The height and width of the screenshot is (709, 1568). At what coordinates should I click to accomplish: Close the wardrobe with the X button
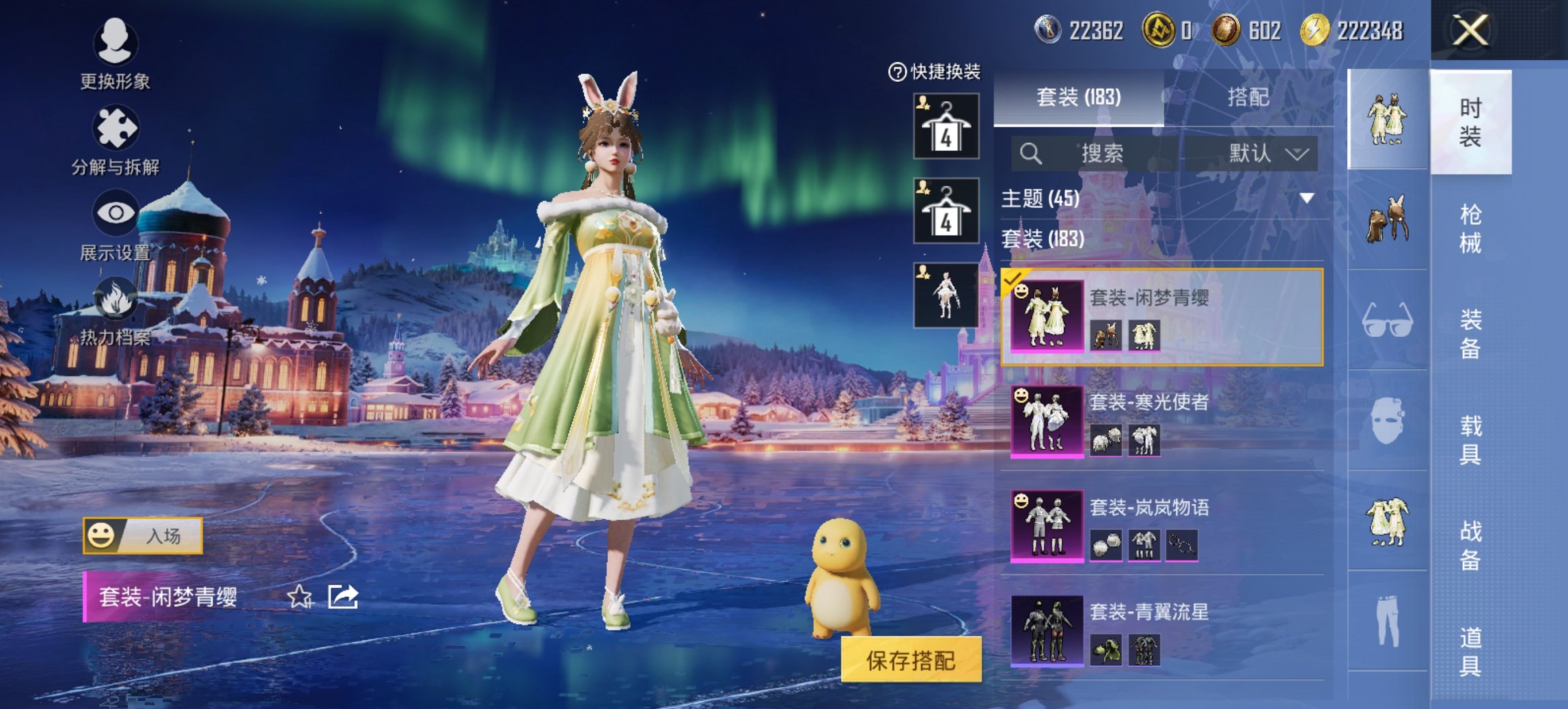pyautogui.click(x=1470, y=30)
